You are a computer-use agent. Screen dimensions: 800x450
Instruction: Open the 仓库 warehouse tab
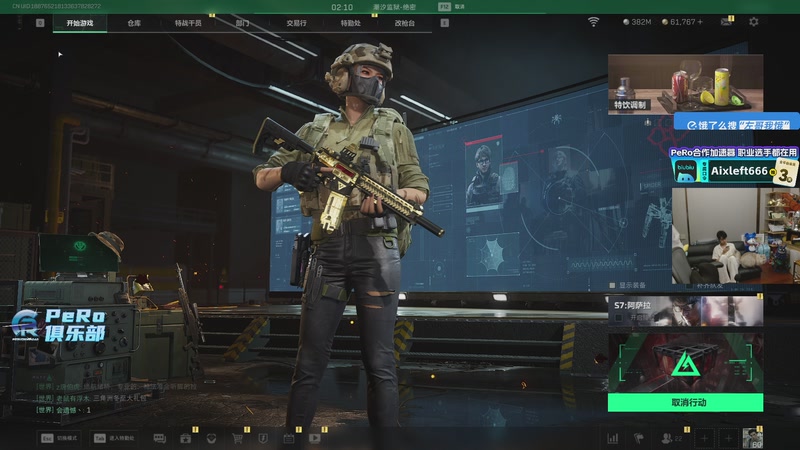coord(134,21)
